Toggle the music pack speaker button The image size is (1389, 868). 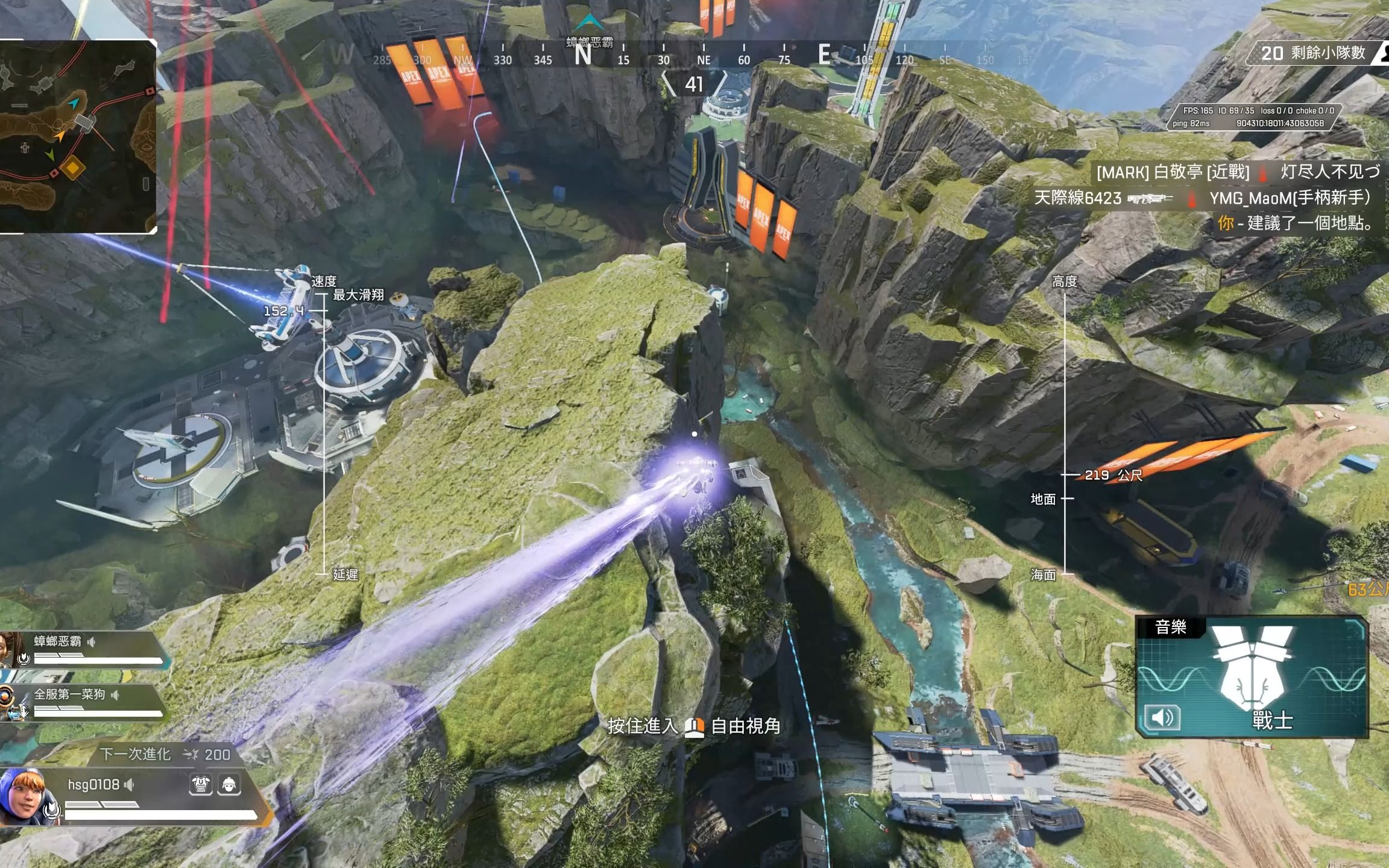click(x=1162, y=717)
